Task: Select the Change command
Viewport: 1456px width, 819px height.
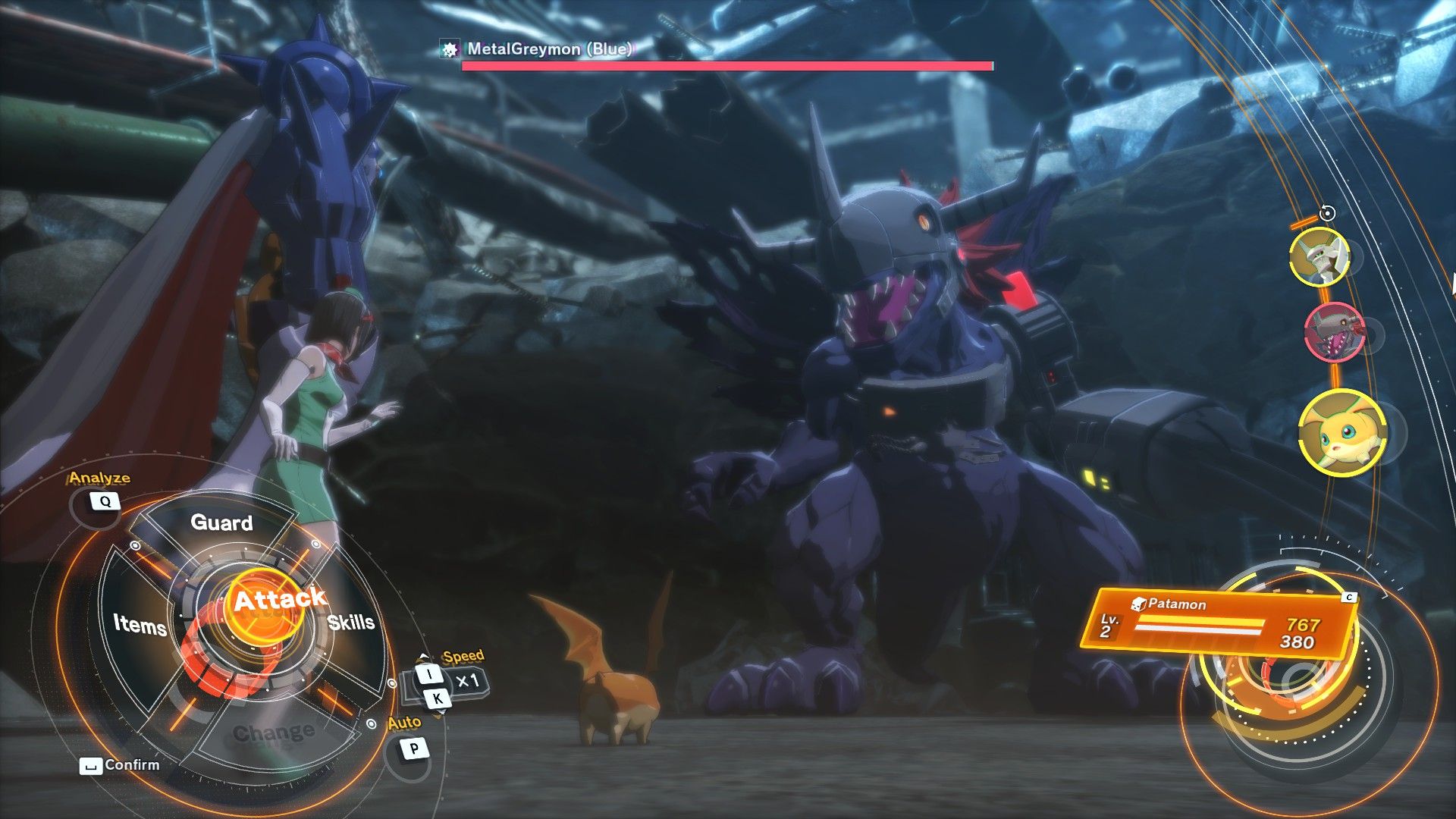Action: tap(274, 732)
